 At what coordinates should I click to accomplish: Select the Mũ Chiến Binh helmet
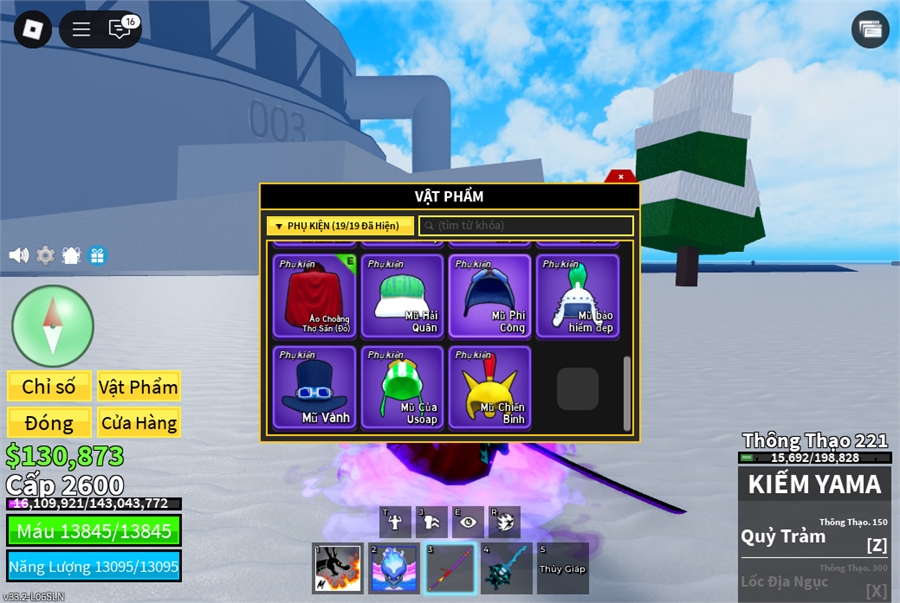(x=489, y=387)
